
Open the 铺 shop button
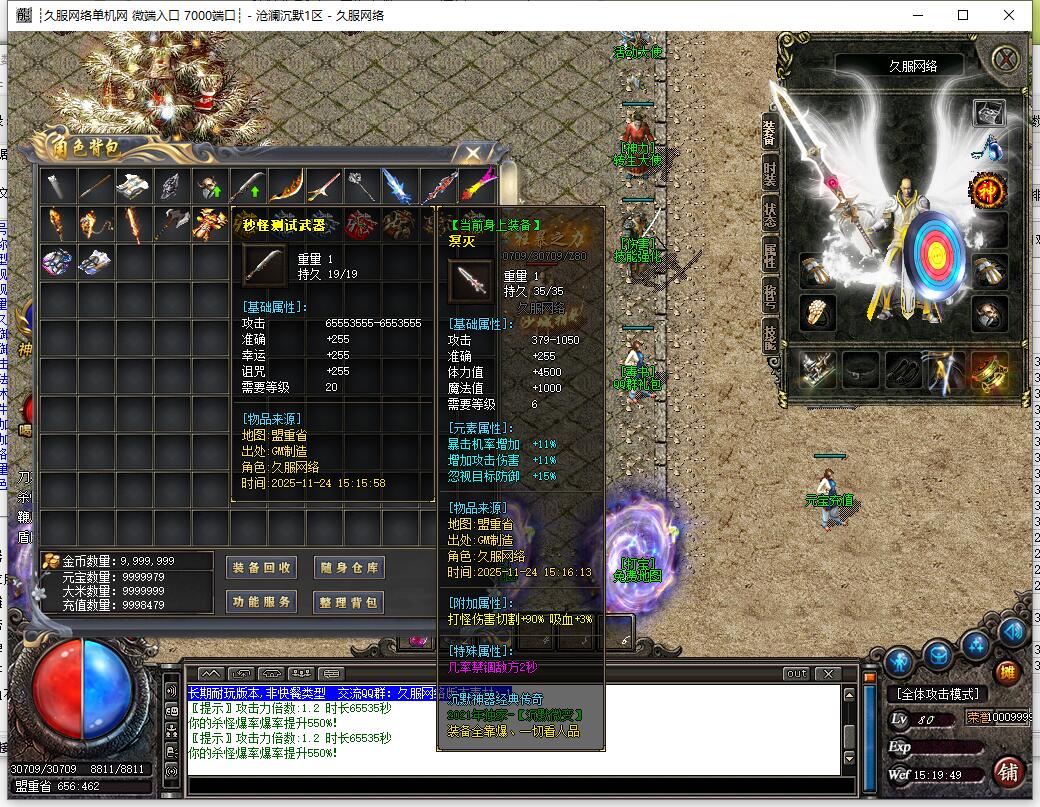1008,772
